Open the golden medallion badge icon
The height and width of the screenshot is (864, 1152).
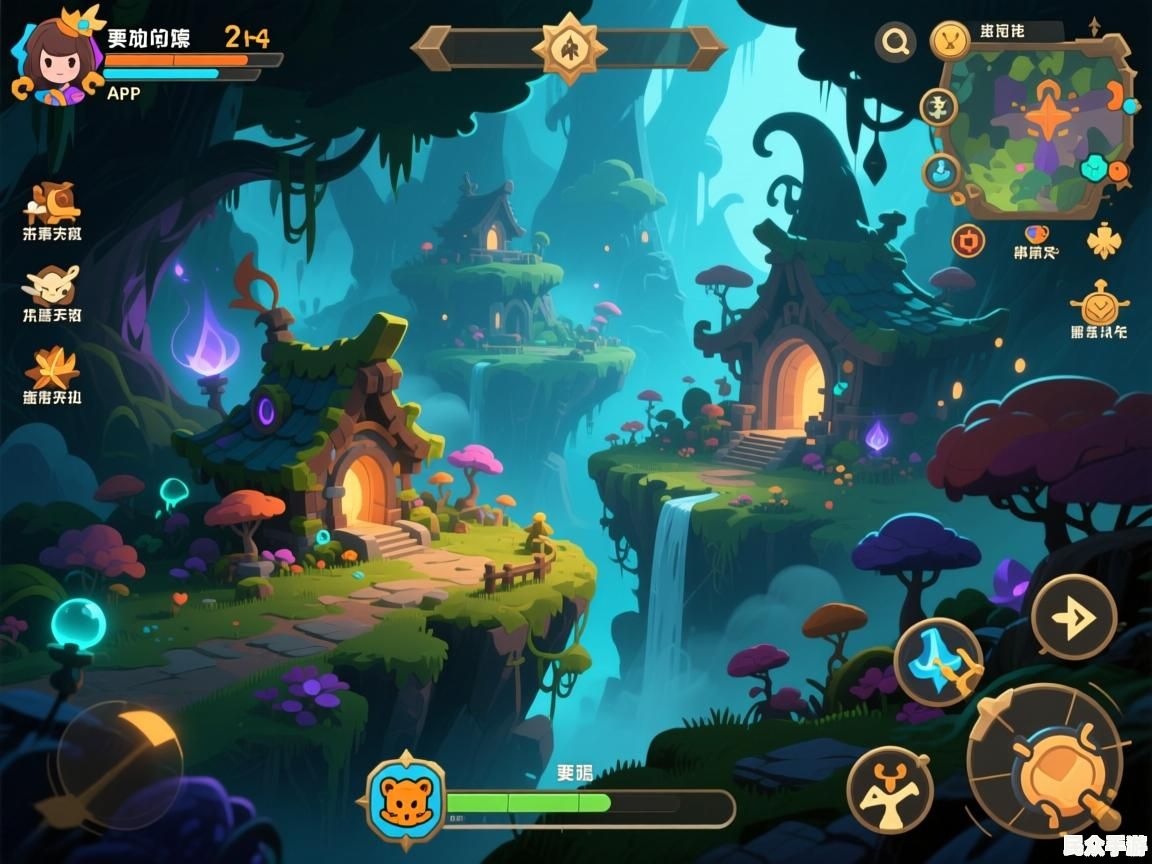pos(1098,304)
